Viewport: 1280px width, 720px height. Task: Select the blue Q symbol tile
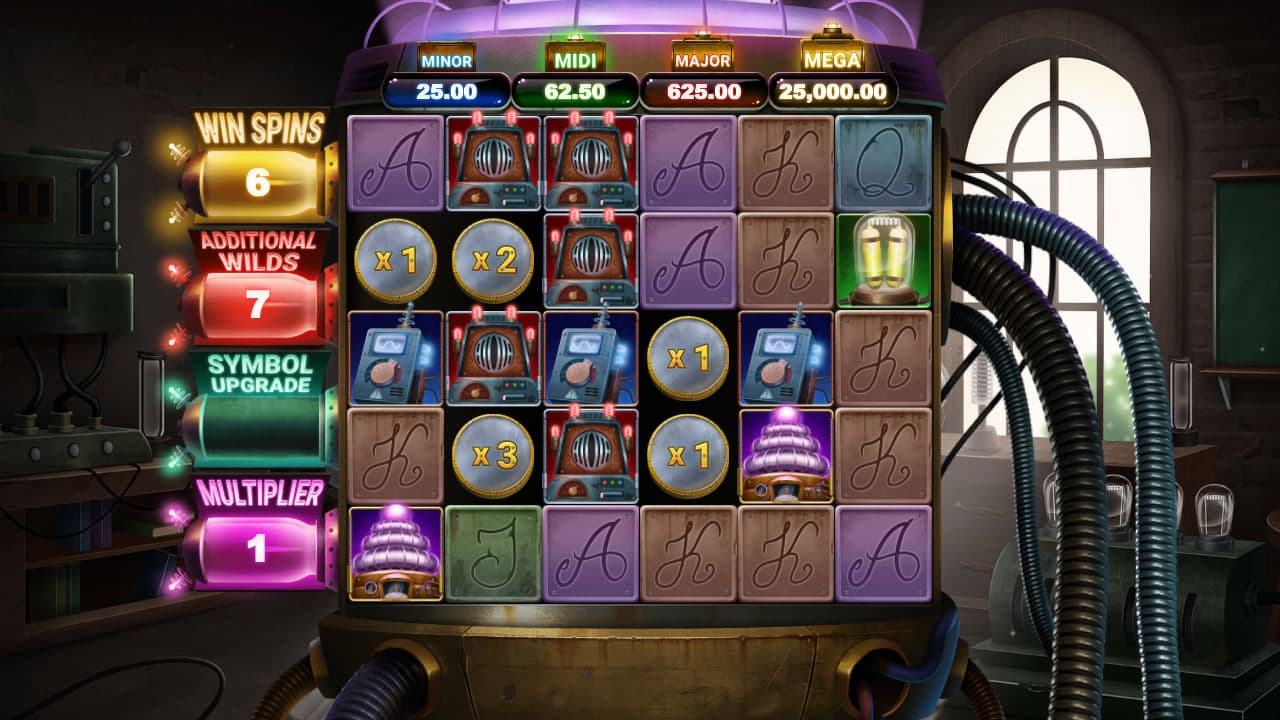(x=884, y=162)
